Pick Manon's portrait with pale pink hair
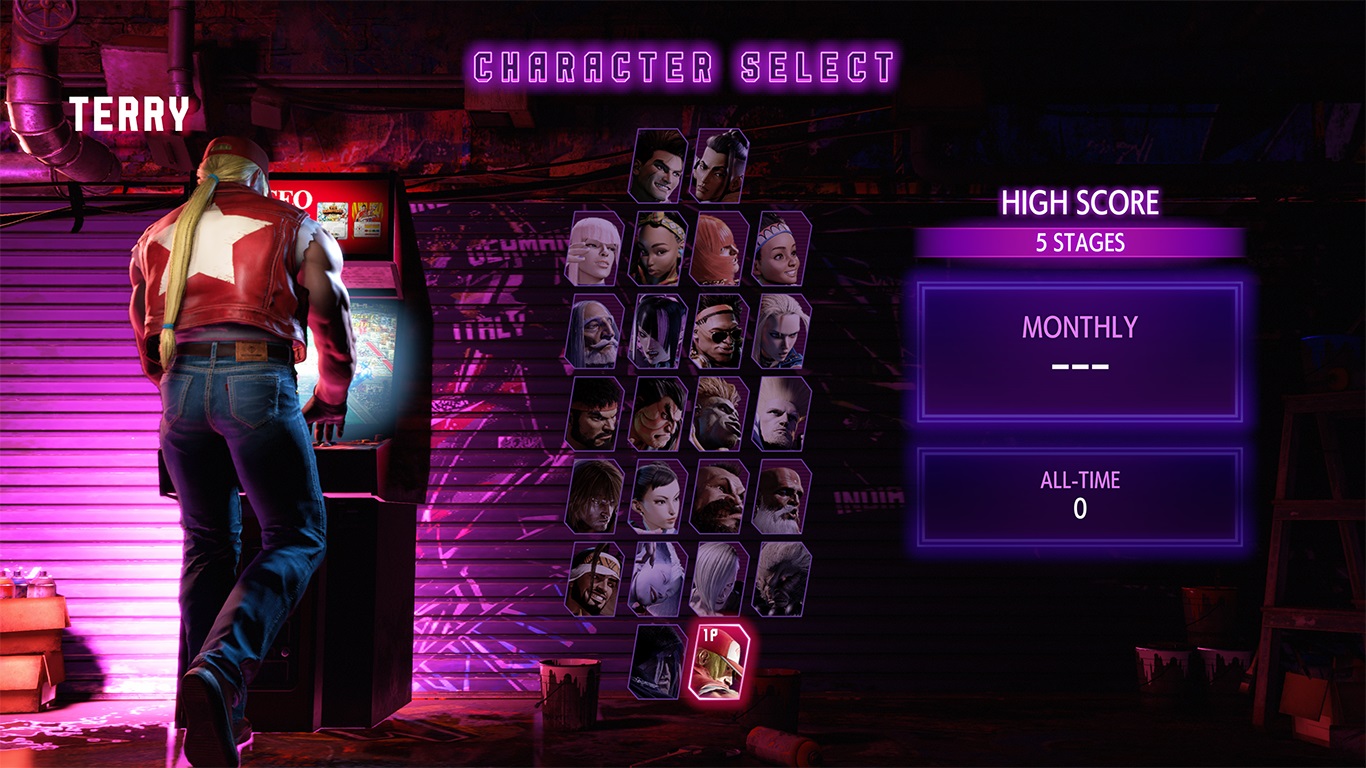Viewport: 1366px width, 768px height. (596, 249)
